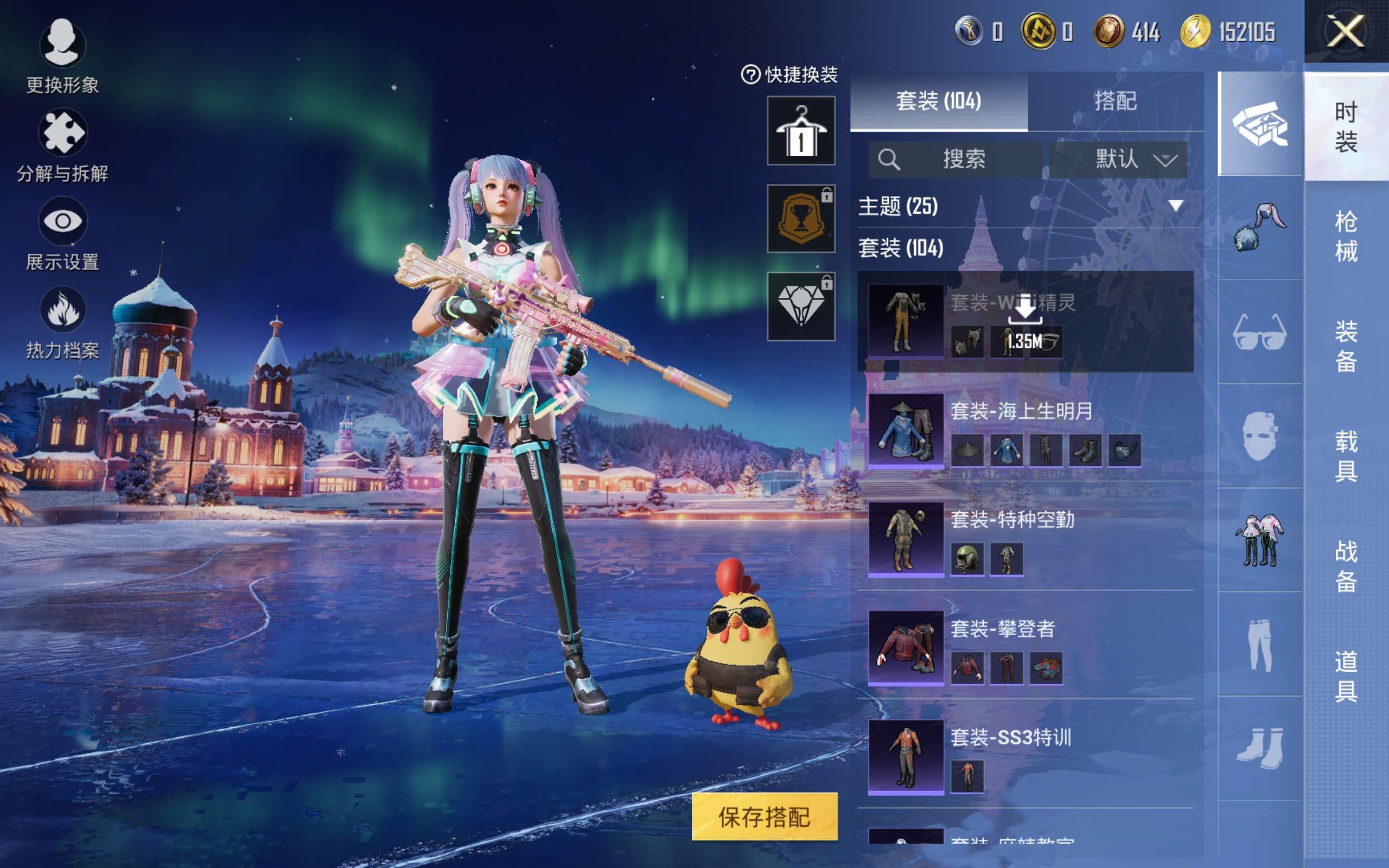The image size is (1389, 868).
Task: Select the hanger outfit preset 1 slot
Action: click(801, 131)
